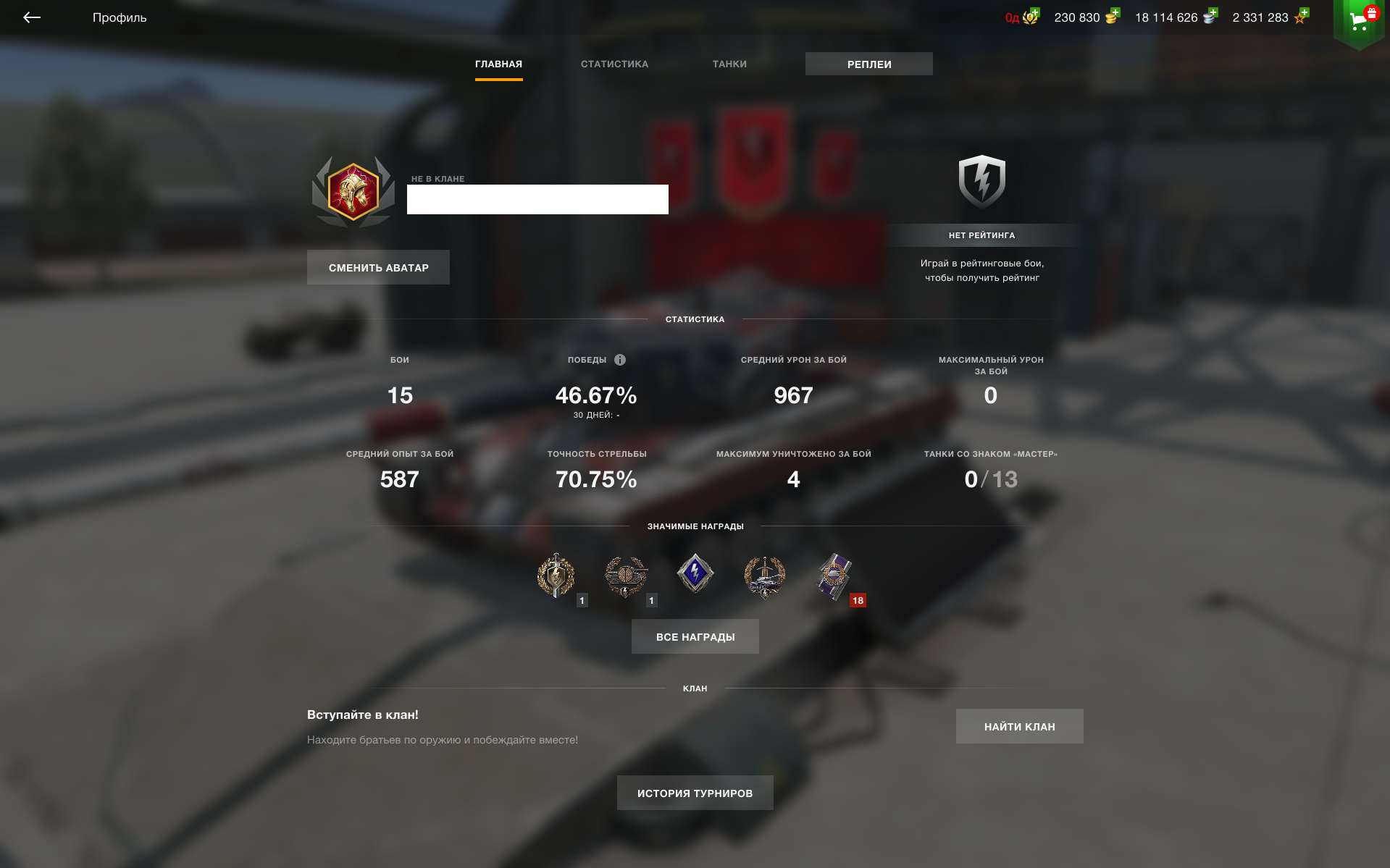
Task: Select the sniper wreath medal with counter 1
Action: [x=627, y=576]
